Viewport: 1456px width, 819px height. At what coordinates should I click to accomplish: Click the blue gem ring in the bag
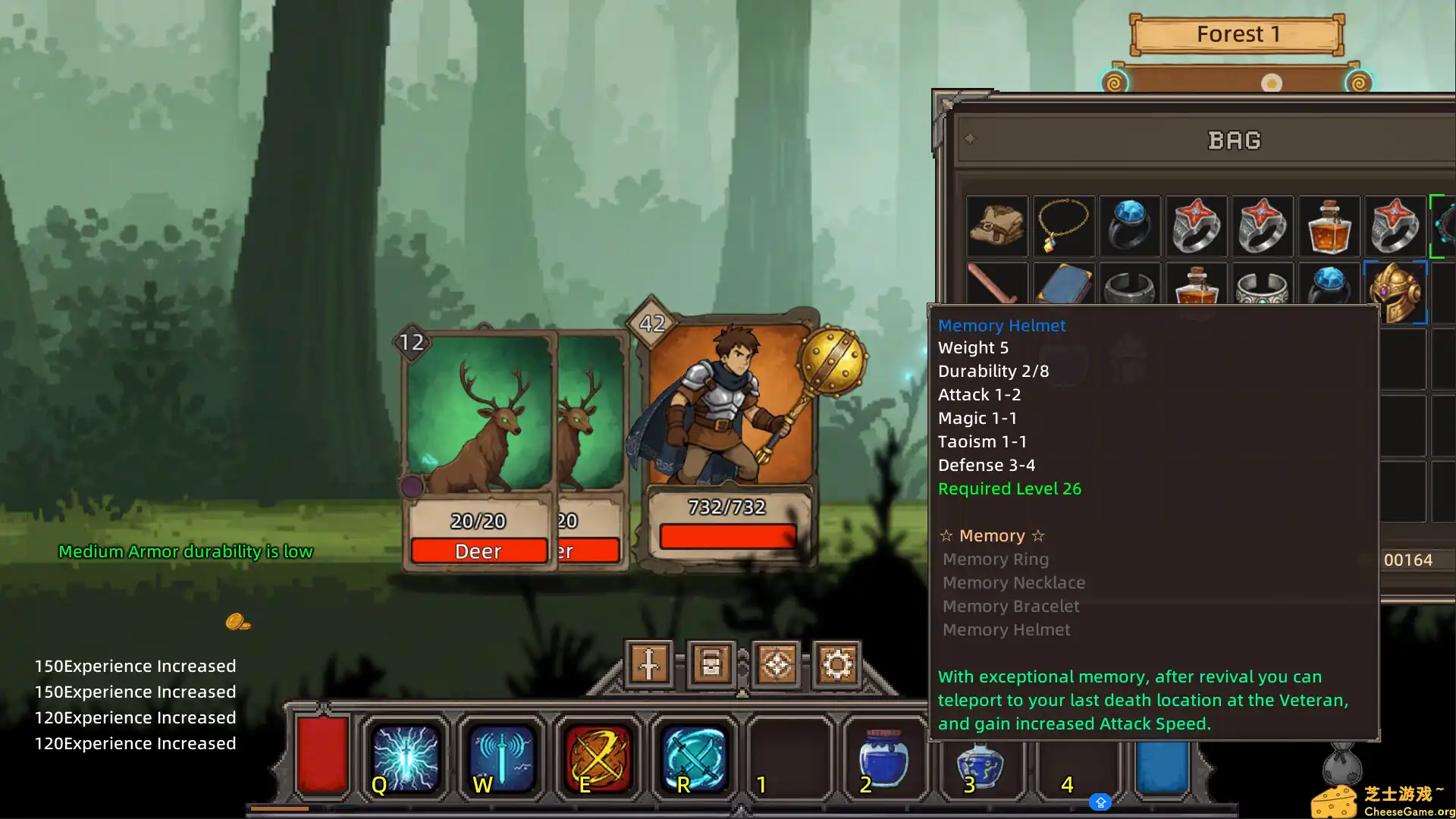pyautogui.click(x=1129, y=226)
